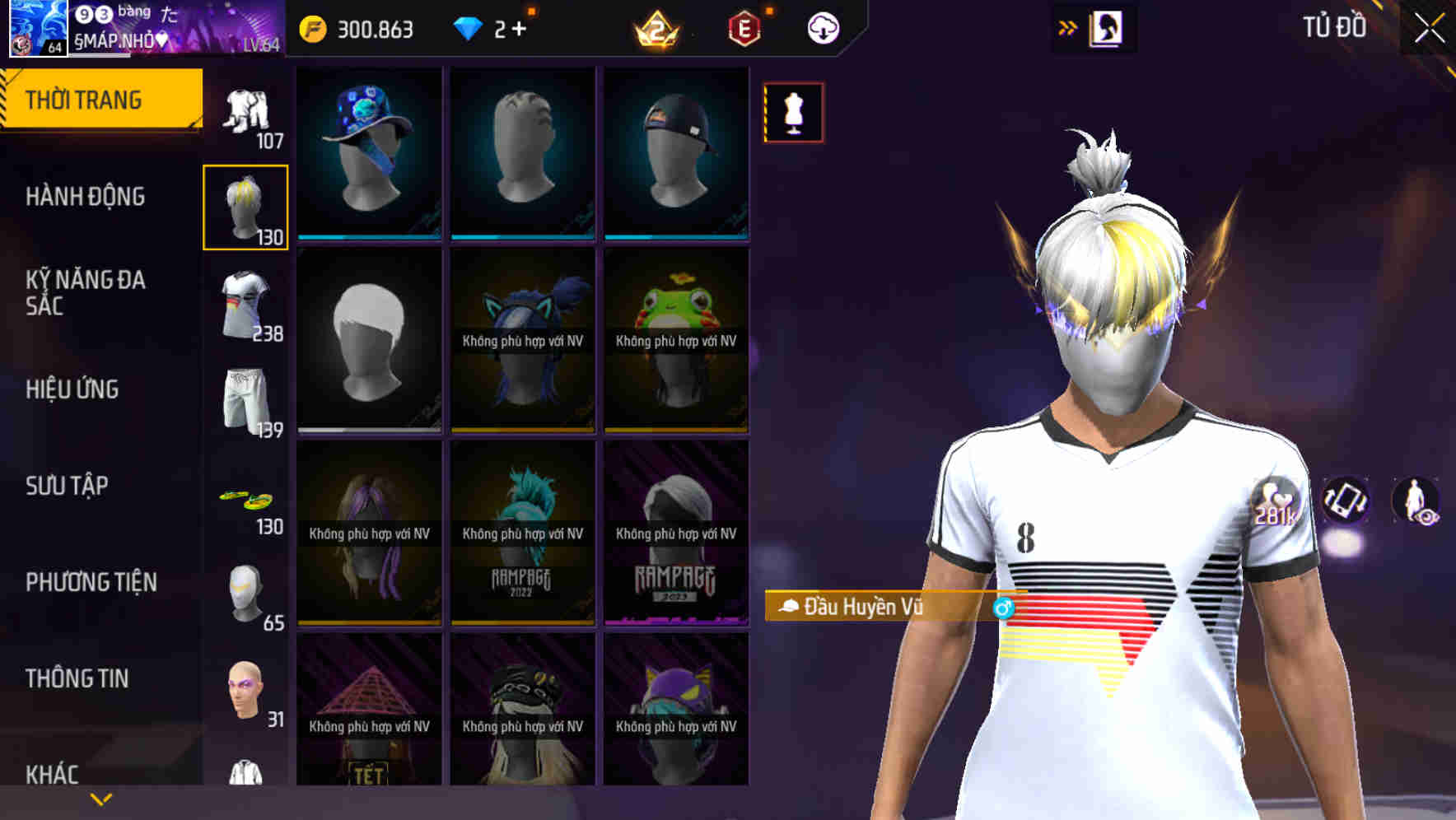Viewport: 1456px width, 820px height.
Task: Select the mannequin preview icon above item grid
Action: [792, 112]
